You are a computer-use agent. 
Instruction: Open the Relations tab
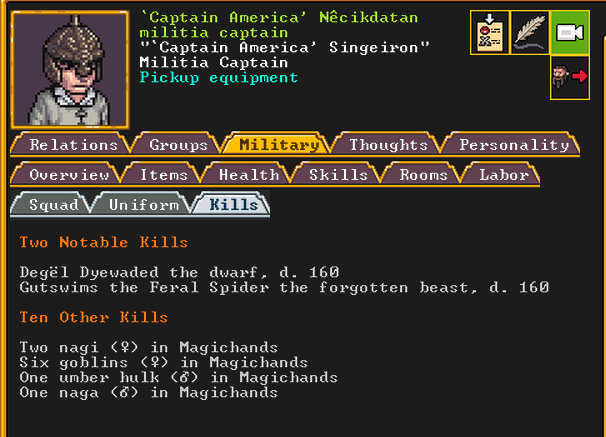pos(73,145)
